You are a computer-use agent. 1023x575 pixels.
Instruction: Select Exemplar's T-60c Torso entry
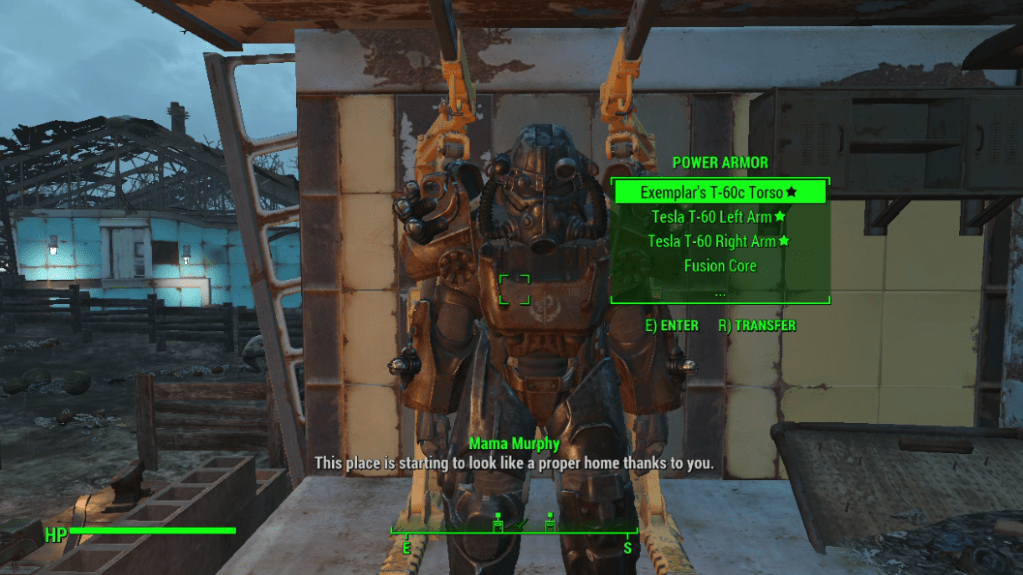point(719,191)
